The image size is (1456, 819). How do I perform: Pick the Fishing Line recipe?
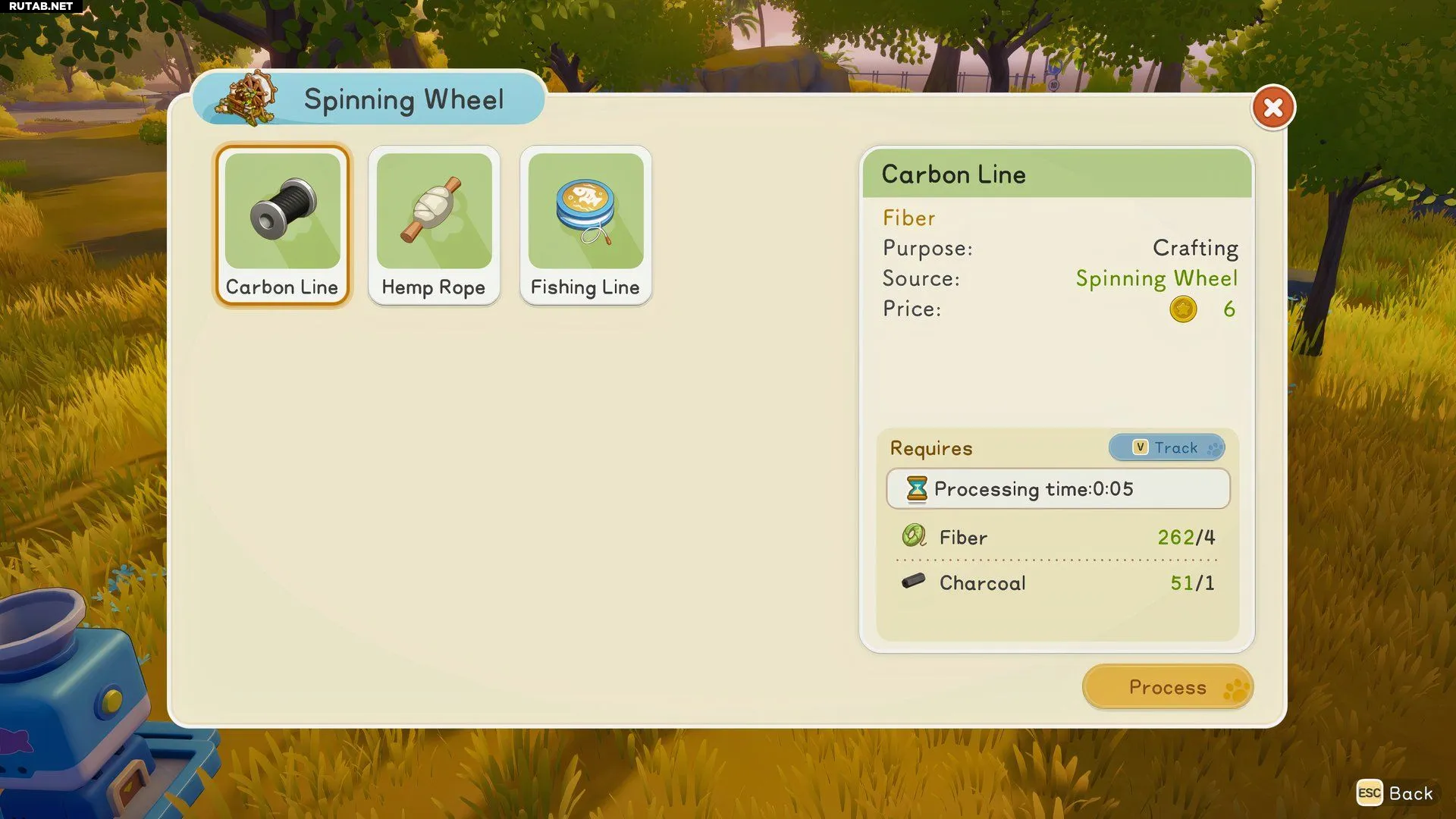tap(585, 225)
